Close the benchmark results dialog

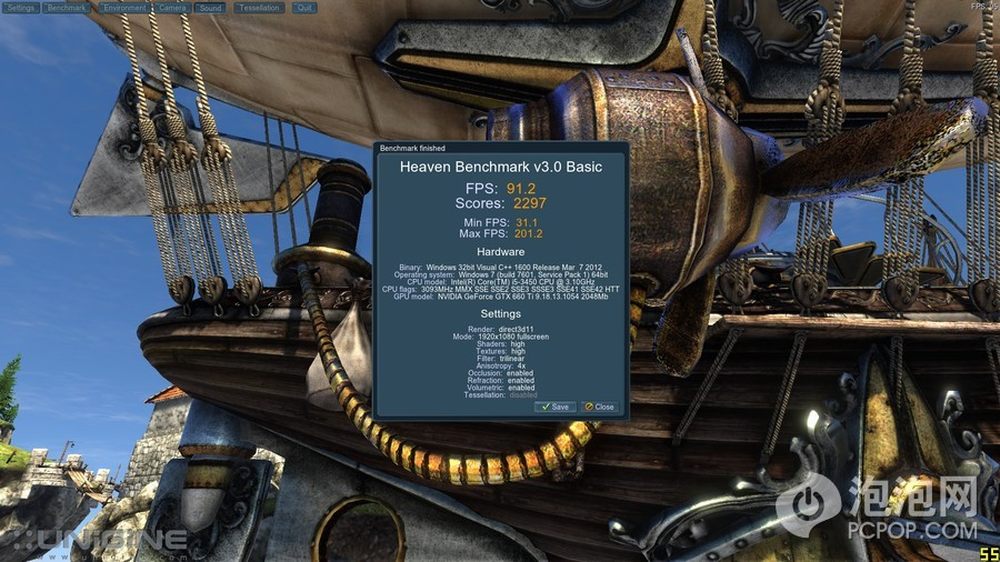600,407
